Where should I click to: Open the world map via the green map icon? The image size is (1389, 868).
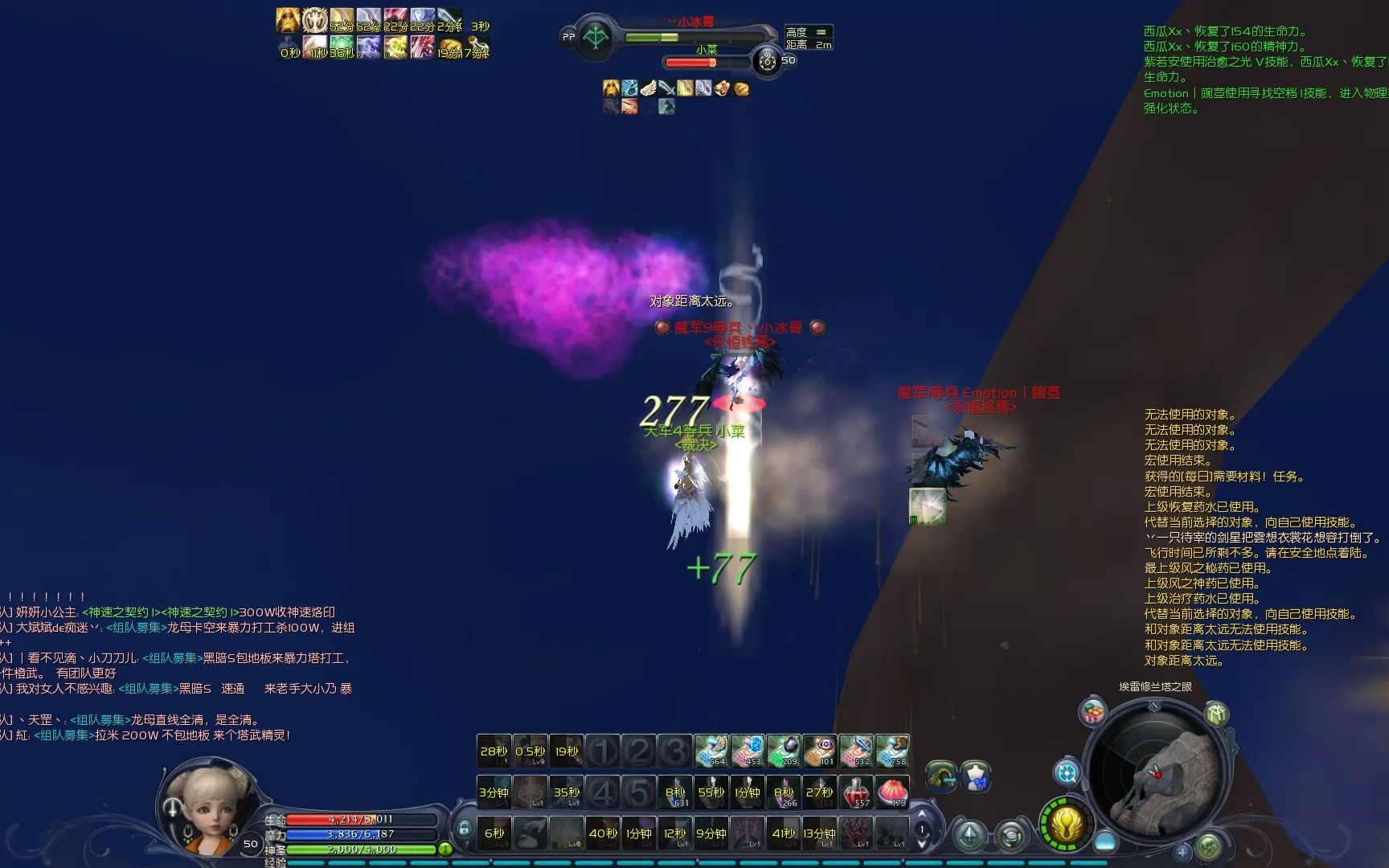click(x=1210, y=846)
